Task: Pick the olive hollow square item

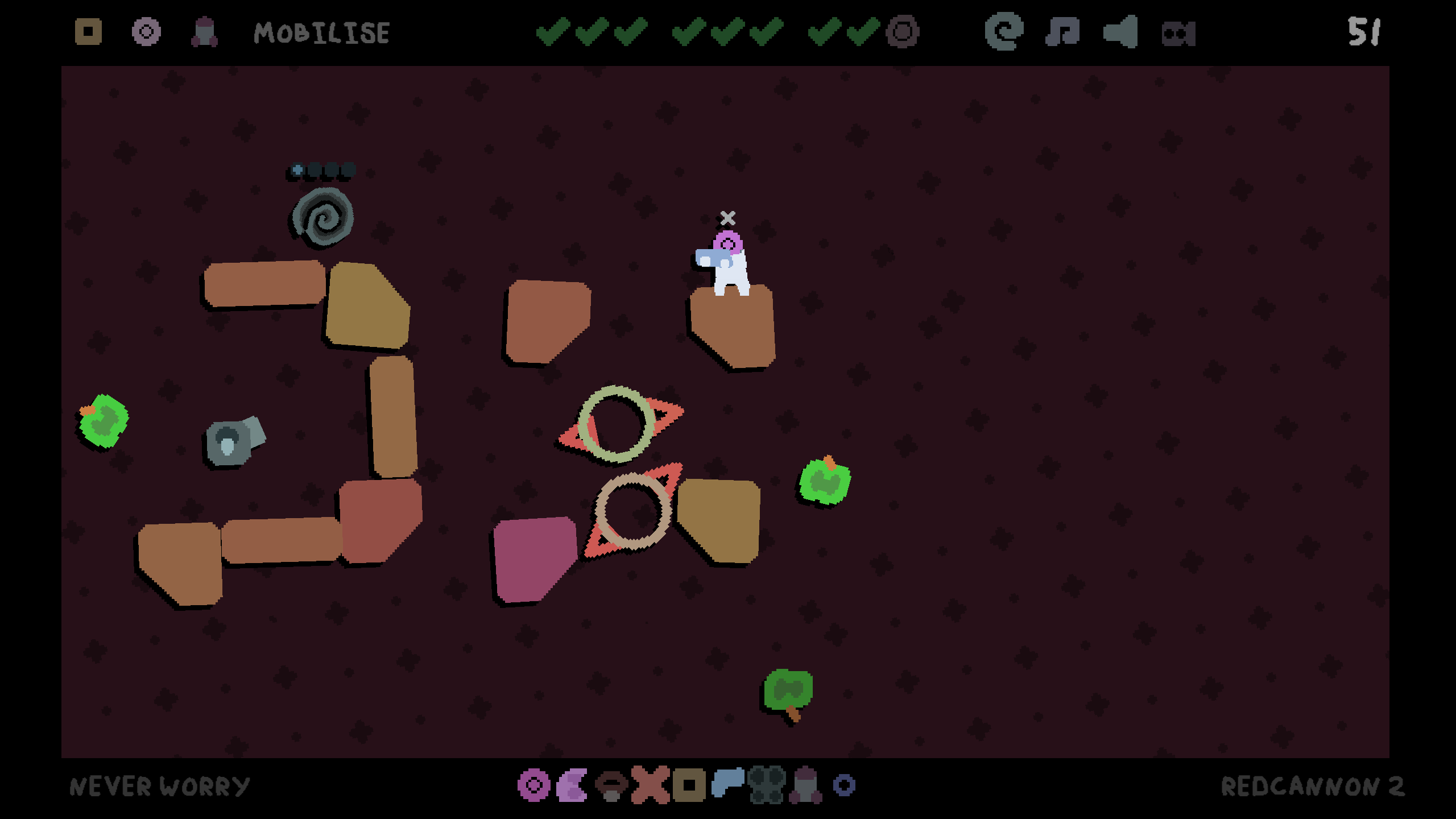Action: pos(689,785)
